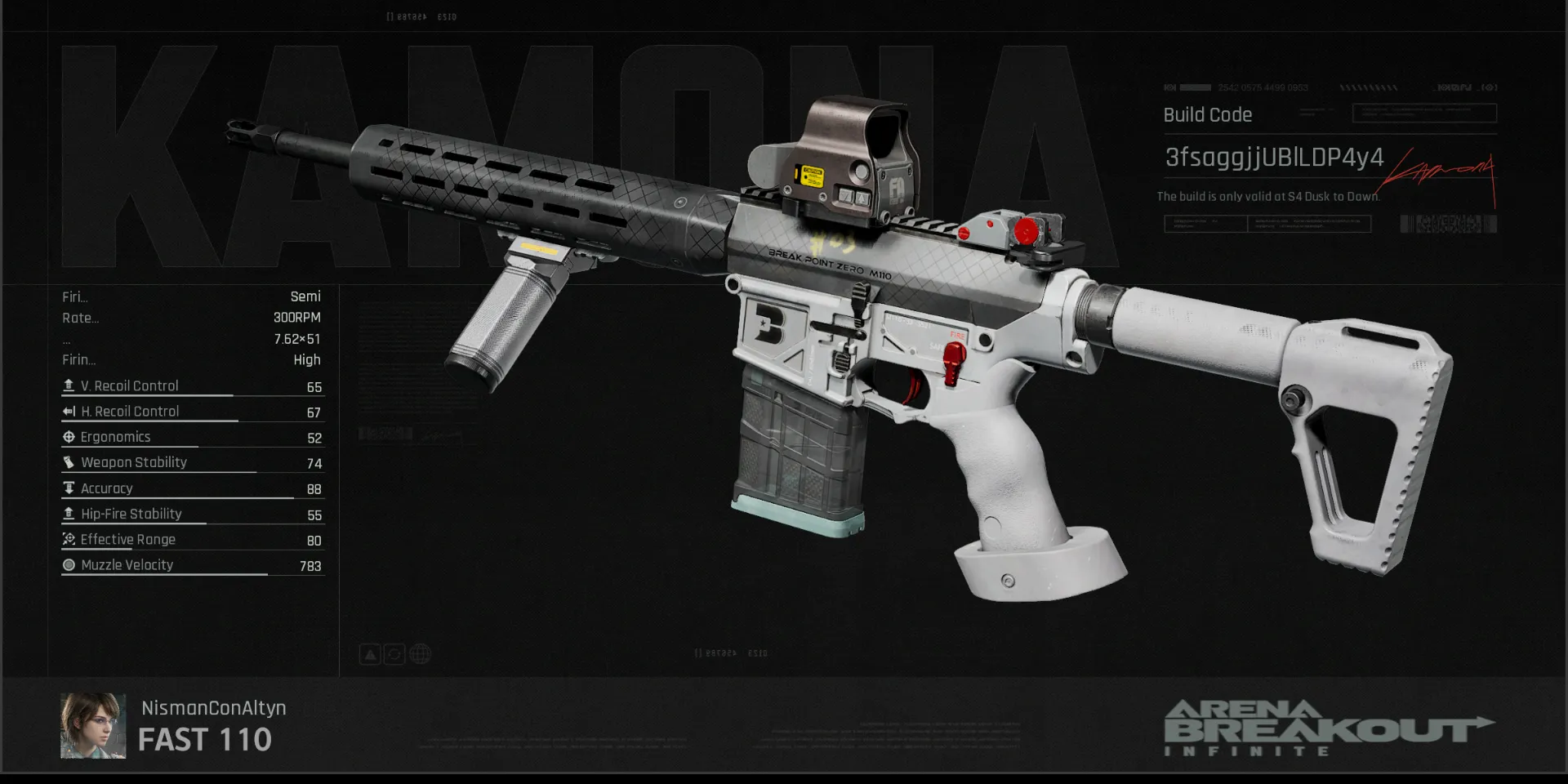Viewport: 1568px width, 784px height.
Task: Select the refresh/rotate weapon icon
Action: [395, 653]
